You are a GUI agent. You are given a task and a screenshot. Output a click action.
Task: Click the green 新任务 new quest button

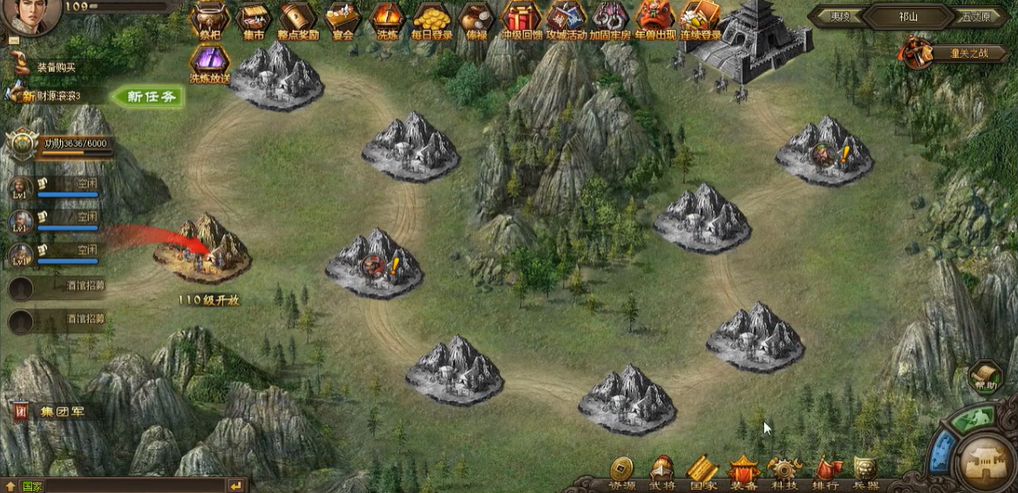148,97
